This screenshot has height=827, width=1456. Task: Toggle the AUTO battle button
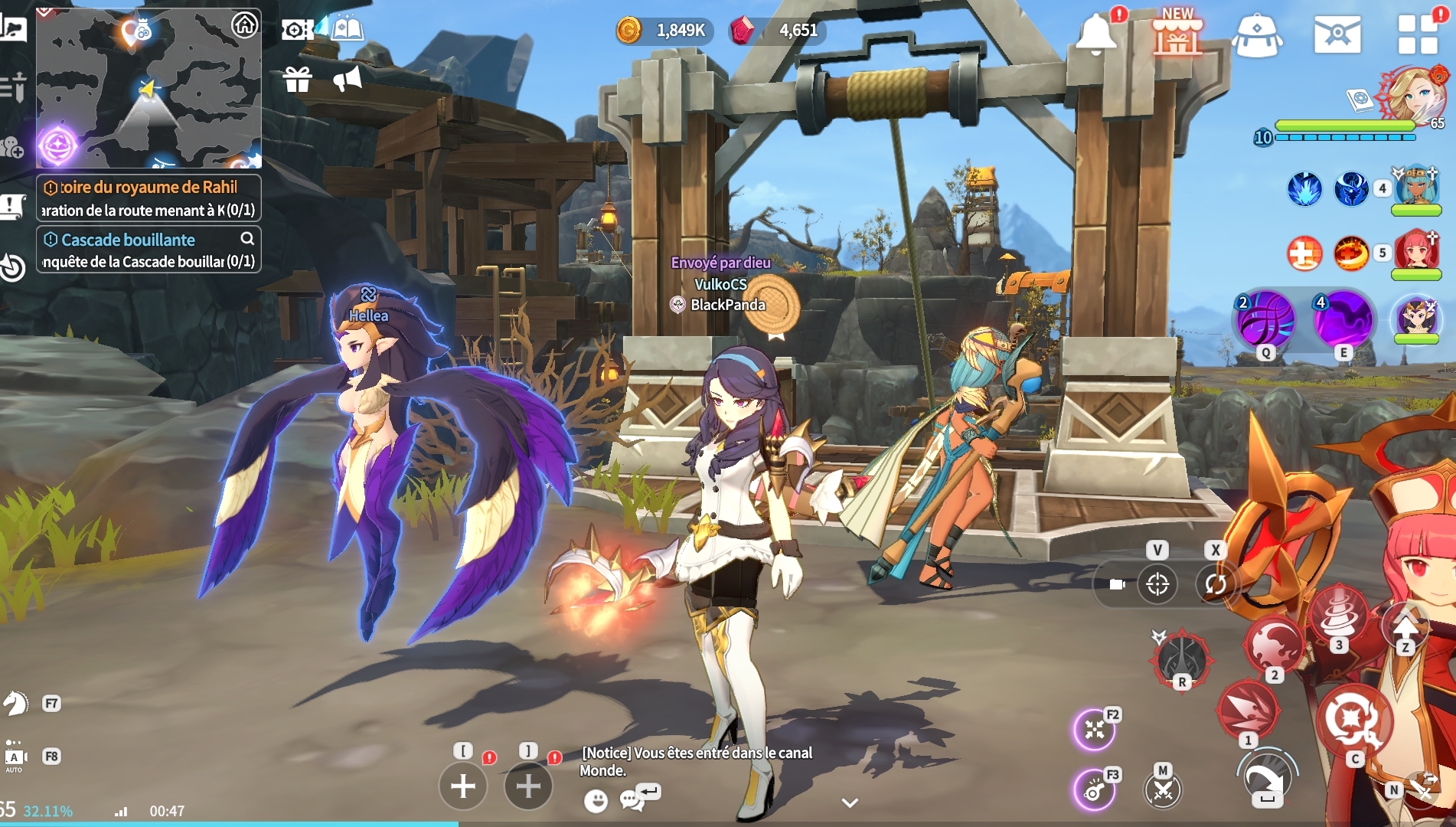(14, 757)
